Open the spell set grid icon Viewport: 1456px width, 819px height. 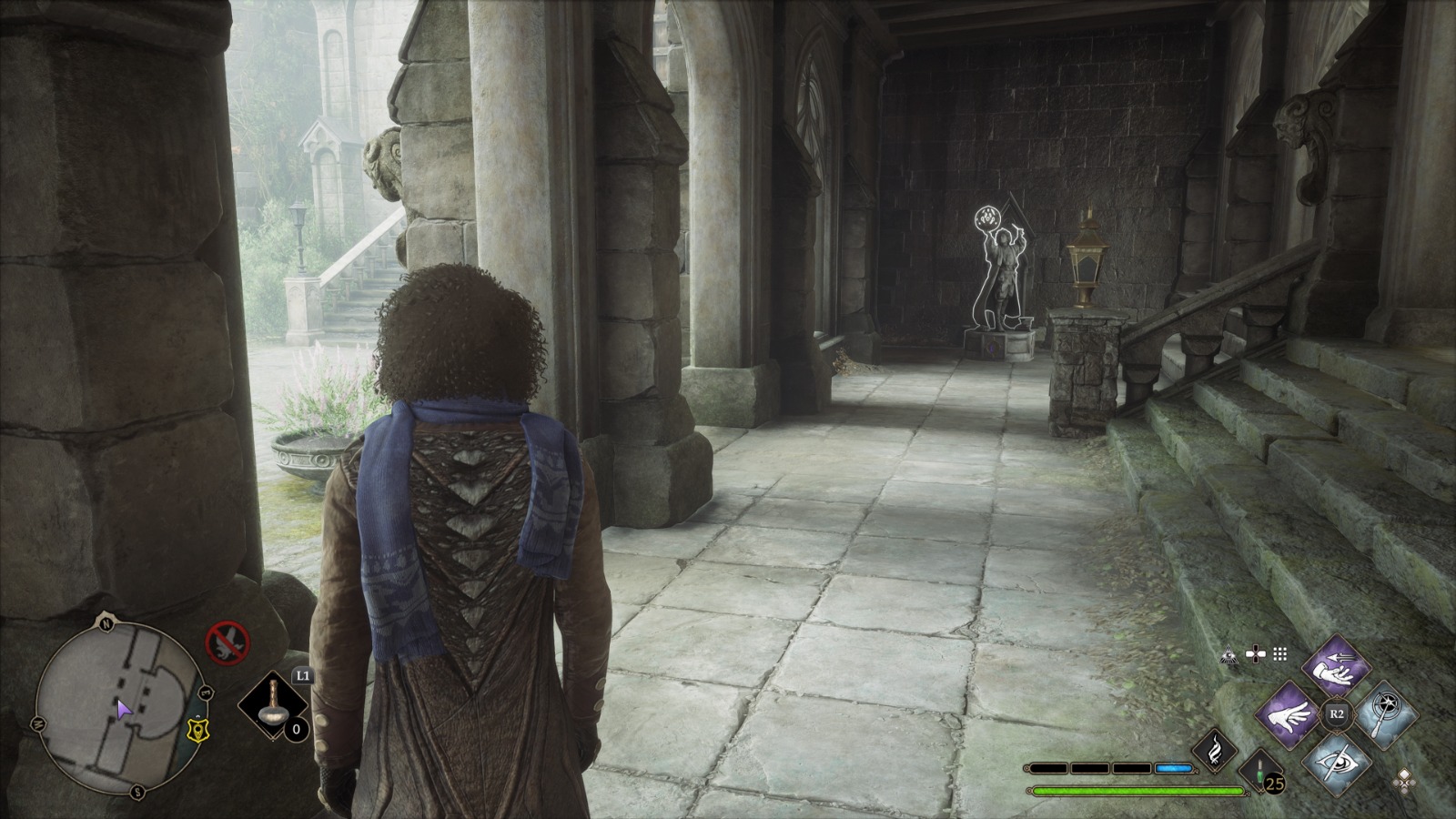tap(1279, 654)
